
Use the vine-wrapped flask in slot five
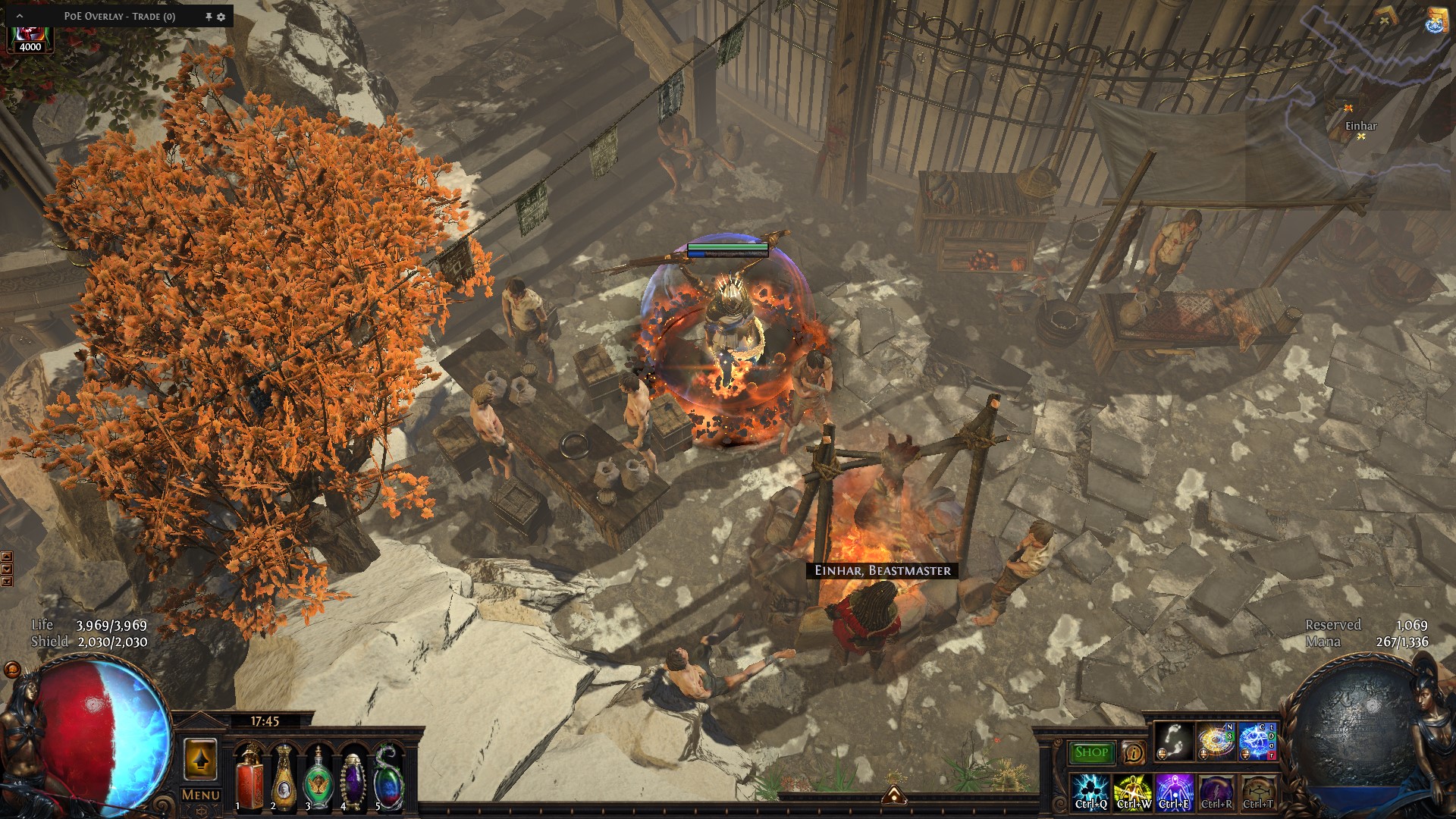(x=388, y=777)
